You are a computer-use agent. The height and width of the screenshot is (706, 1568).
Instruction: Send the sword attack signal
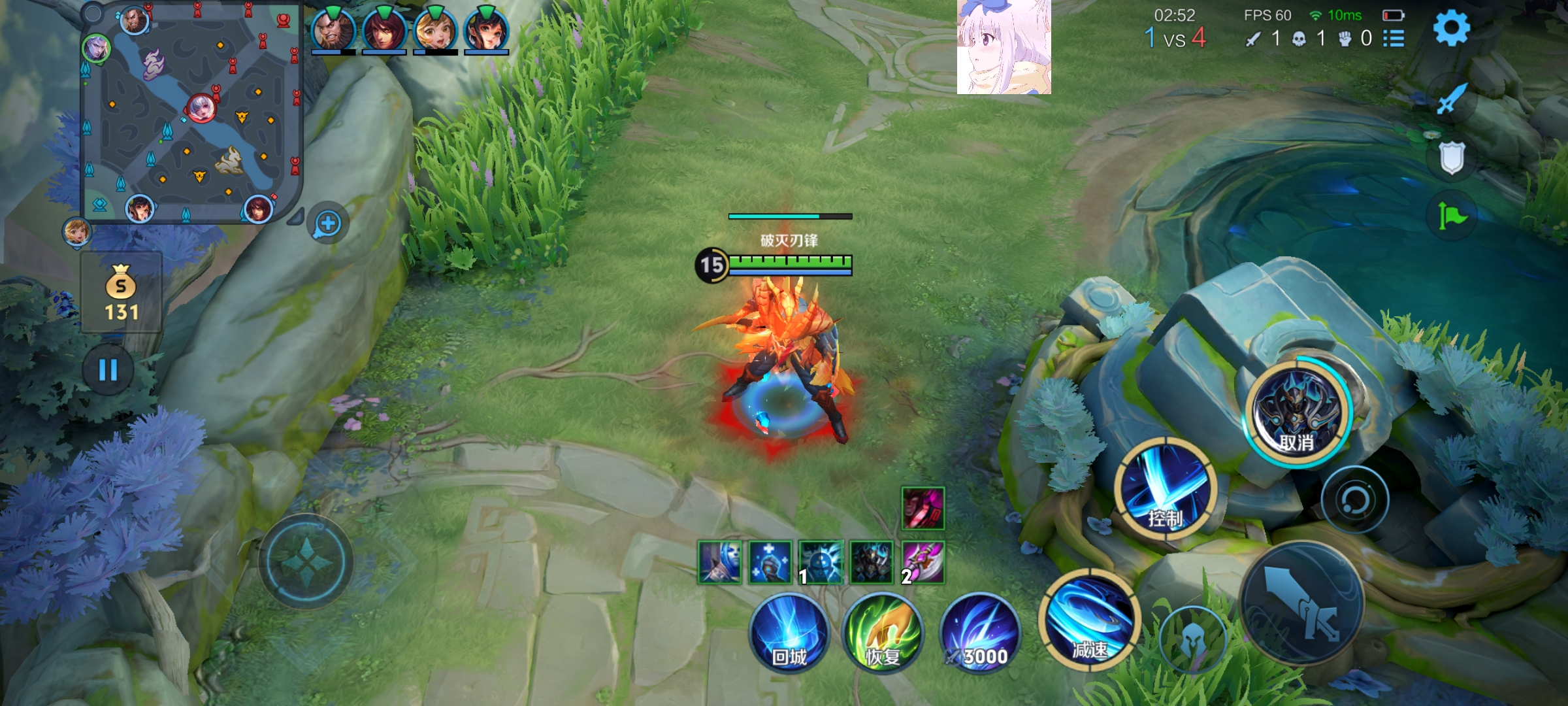(x=1452, y=100)
